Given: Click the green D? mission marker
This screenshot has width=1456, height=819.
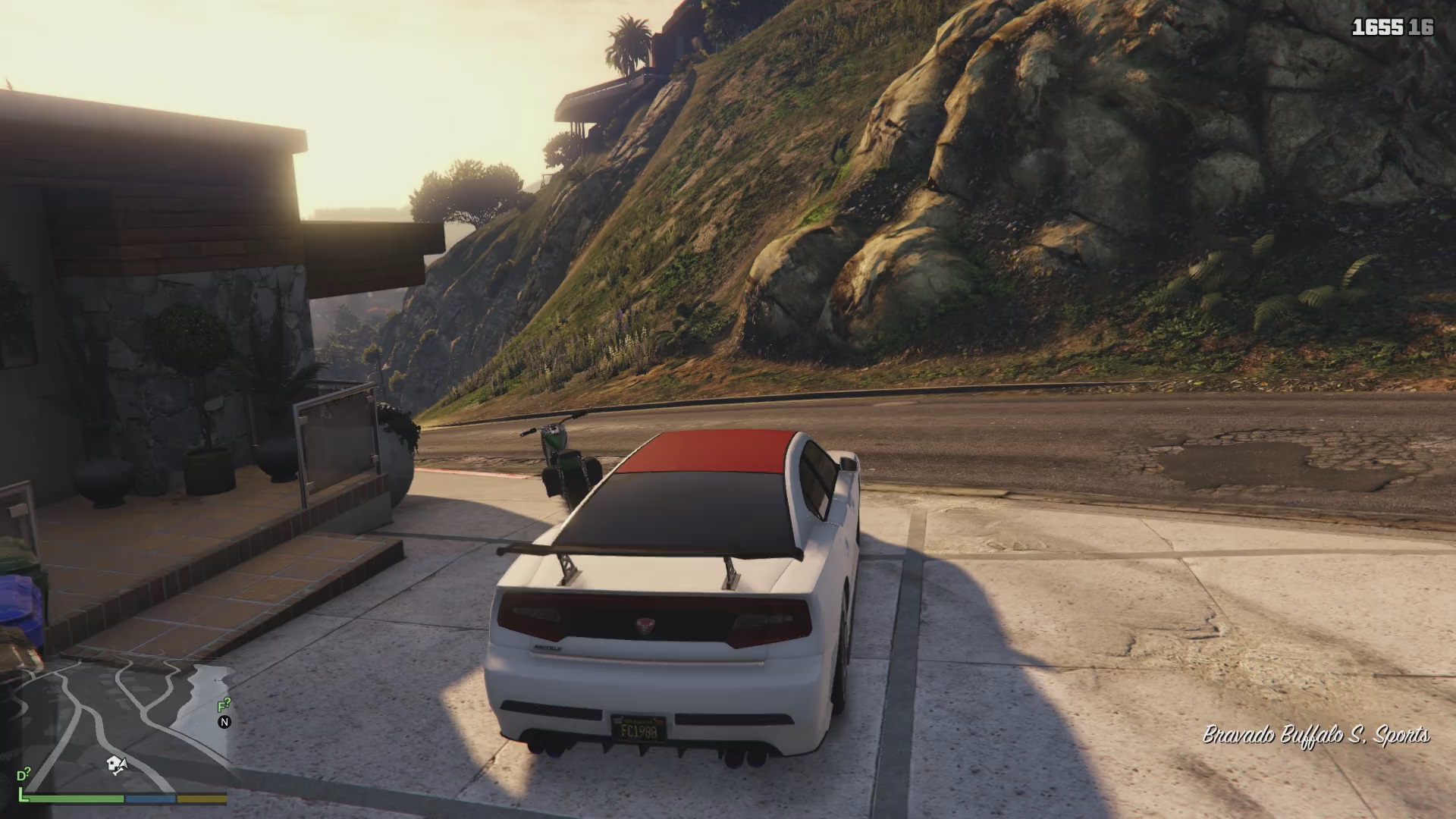Looking at the screenshot, I should click(24, 775).
